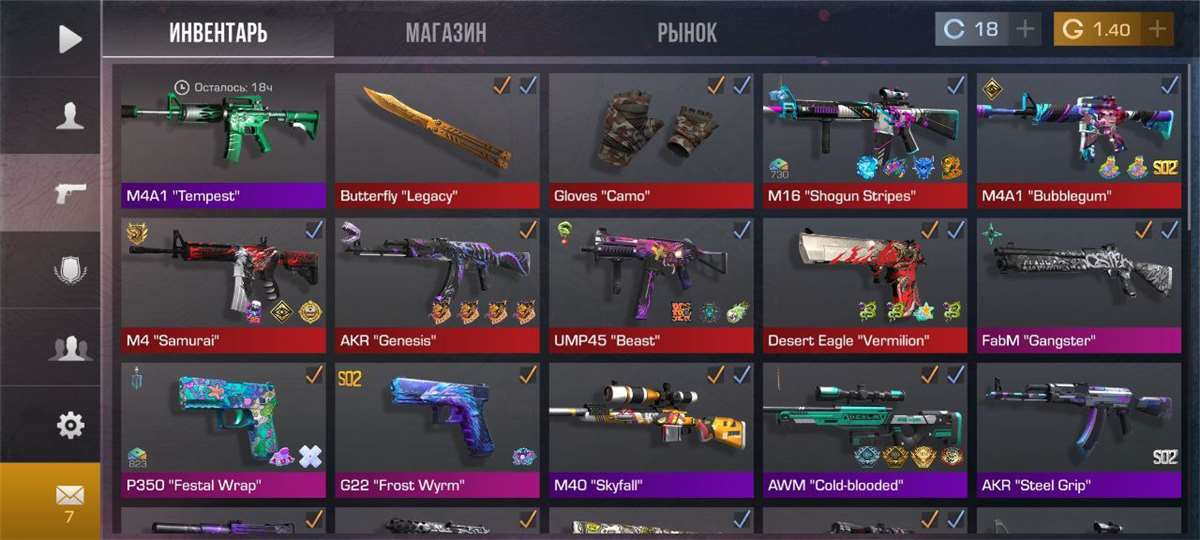1200x540 pixels.
Task: Open the gear settings menu
Action: tap(70, 426)
